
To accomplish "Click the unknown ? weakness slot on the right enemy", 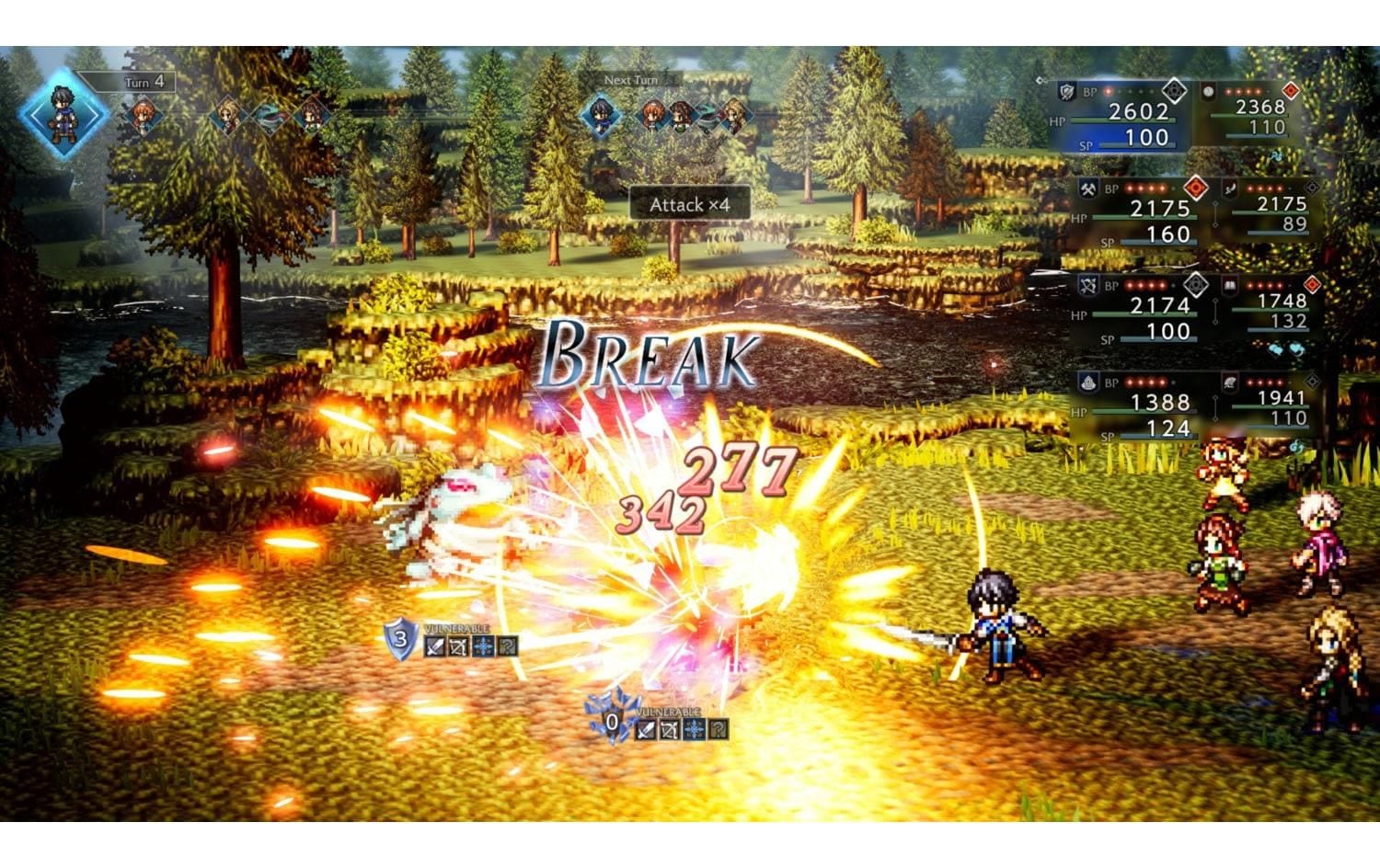I will [717, 731].
